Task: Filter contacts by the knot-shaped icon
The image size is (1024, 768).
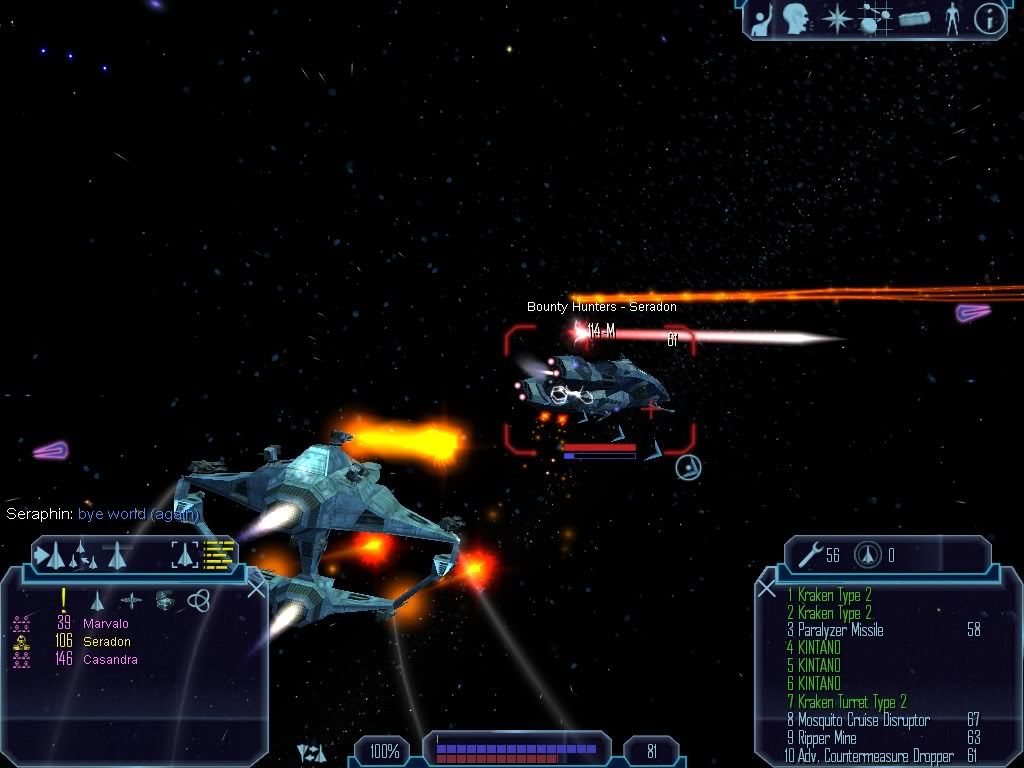Action: tap(198, 600)
